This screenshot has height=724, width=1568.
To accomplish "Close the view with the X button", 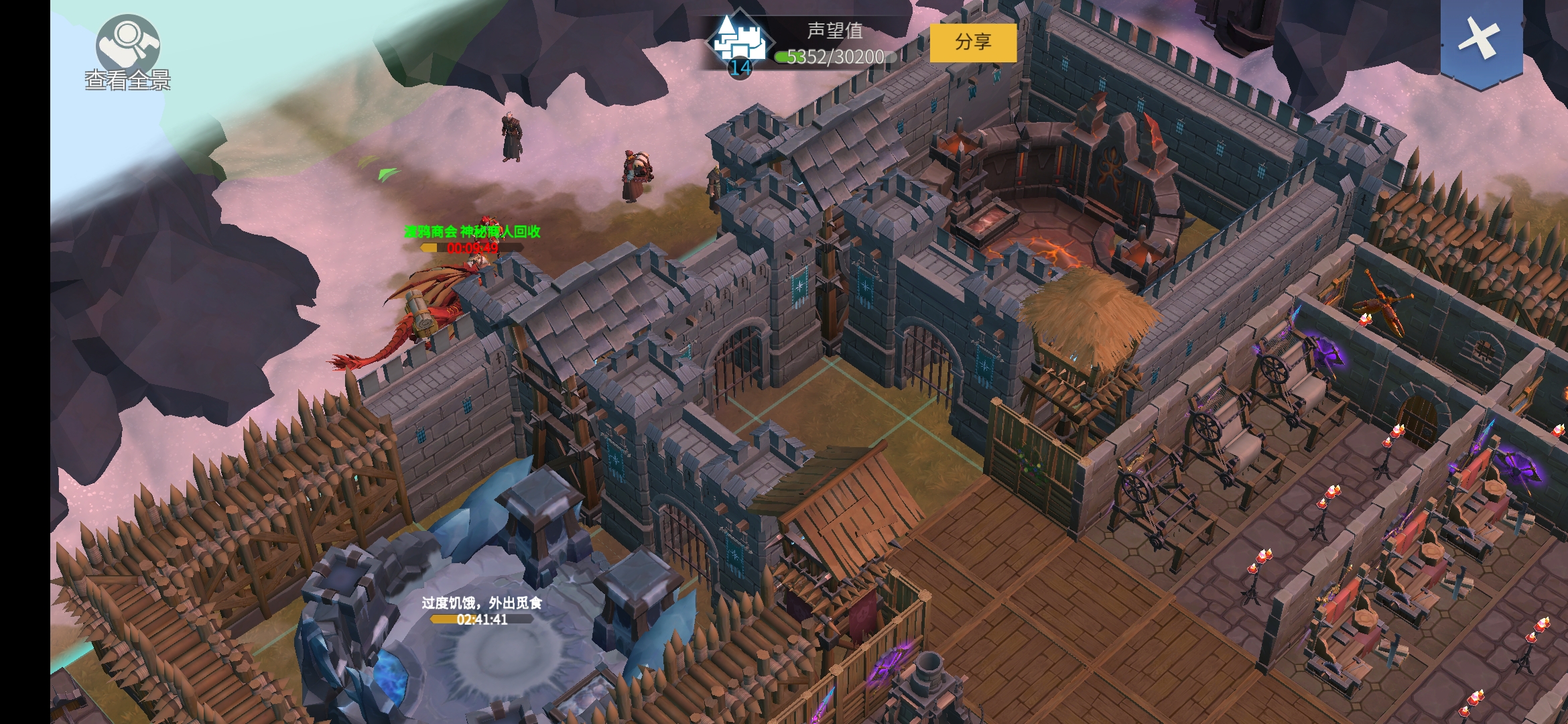I will (1481, 39).
